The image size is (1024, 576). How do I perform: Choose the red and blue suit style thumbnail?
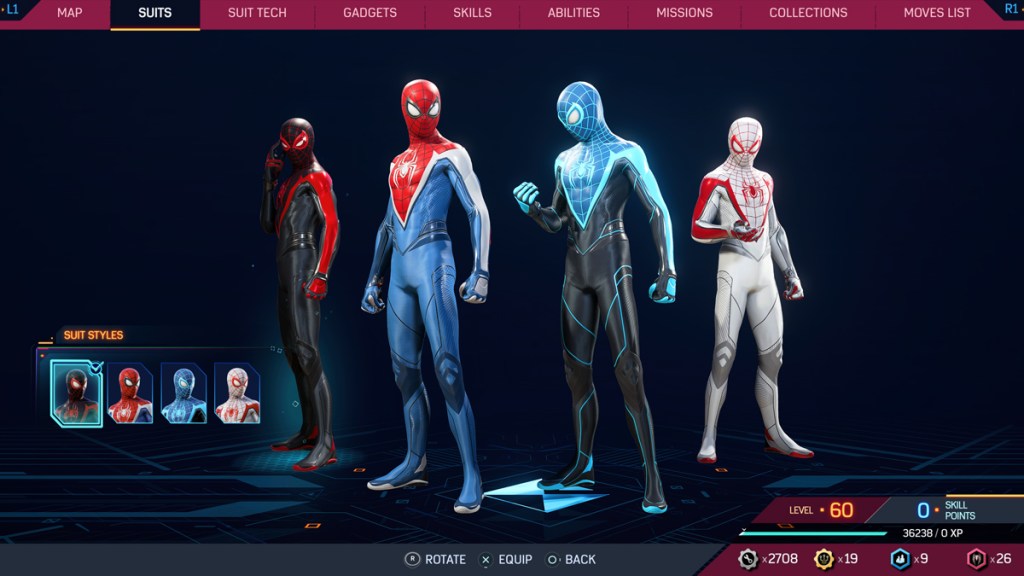[130, 393]
